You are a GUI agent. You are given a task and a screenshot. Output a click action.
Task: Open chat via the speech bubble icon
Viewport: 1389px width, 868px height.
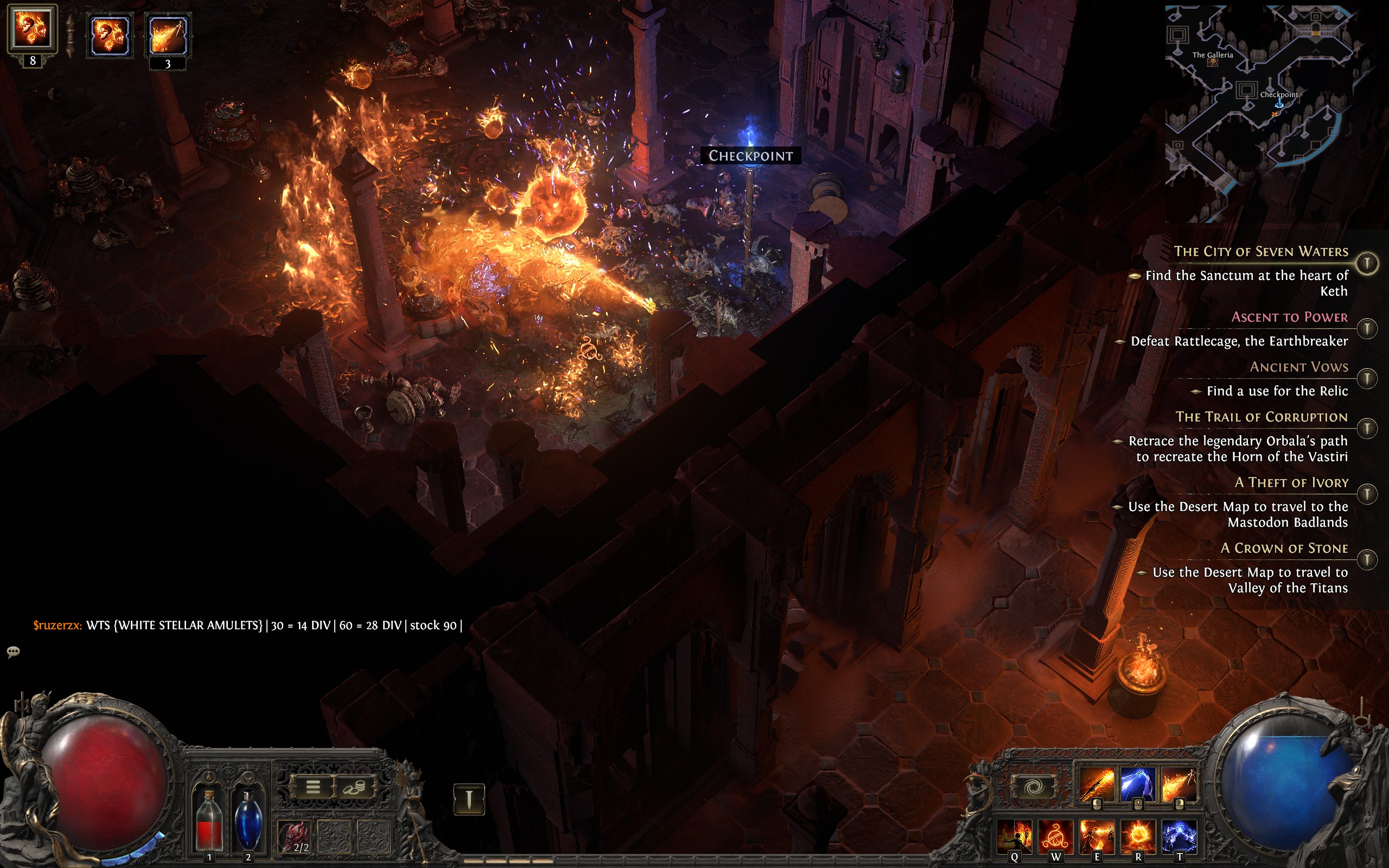click(14, 652)
